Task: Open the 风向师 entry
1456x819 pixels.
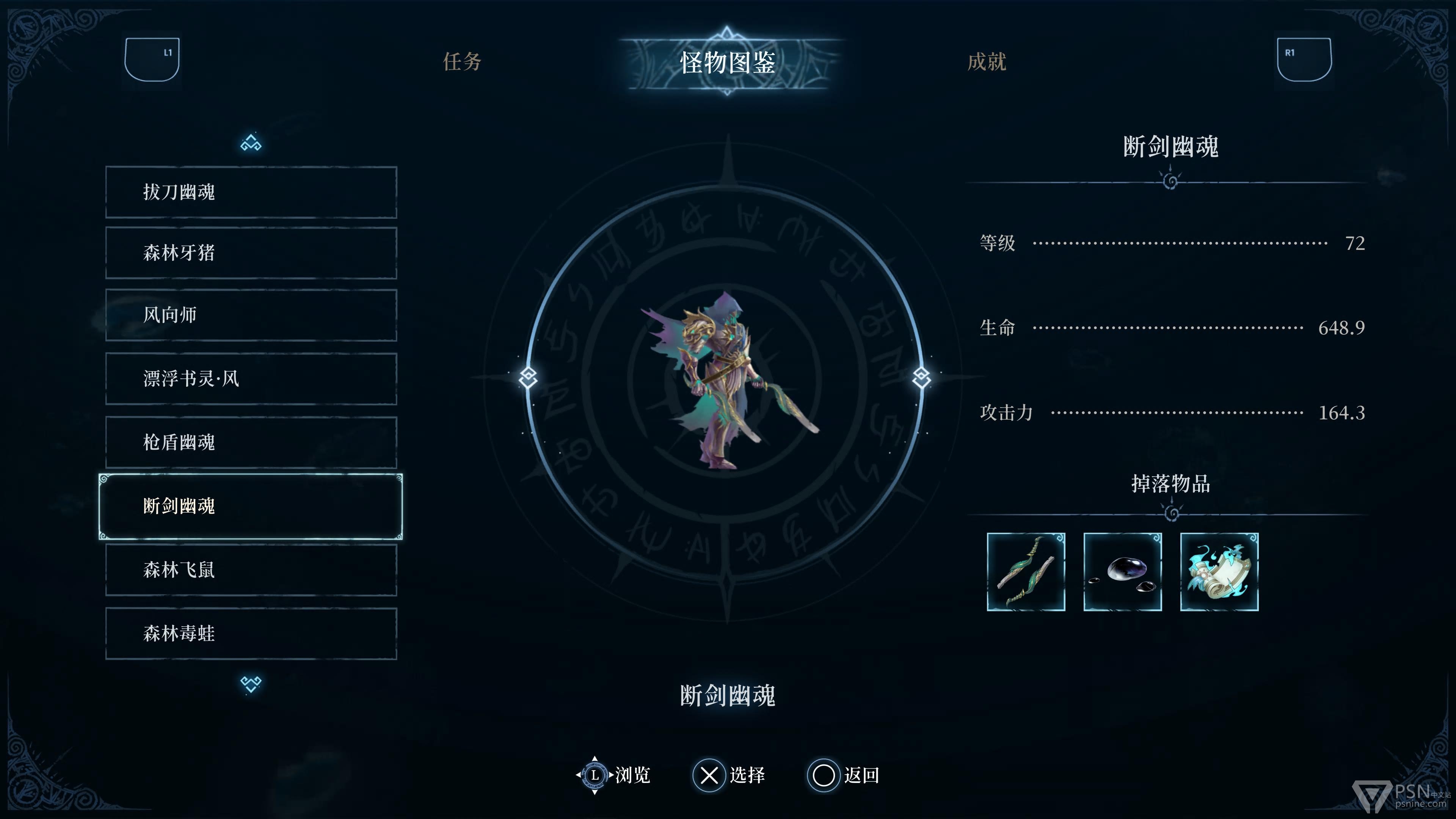Action: [x=251, y=315]
